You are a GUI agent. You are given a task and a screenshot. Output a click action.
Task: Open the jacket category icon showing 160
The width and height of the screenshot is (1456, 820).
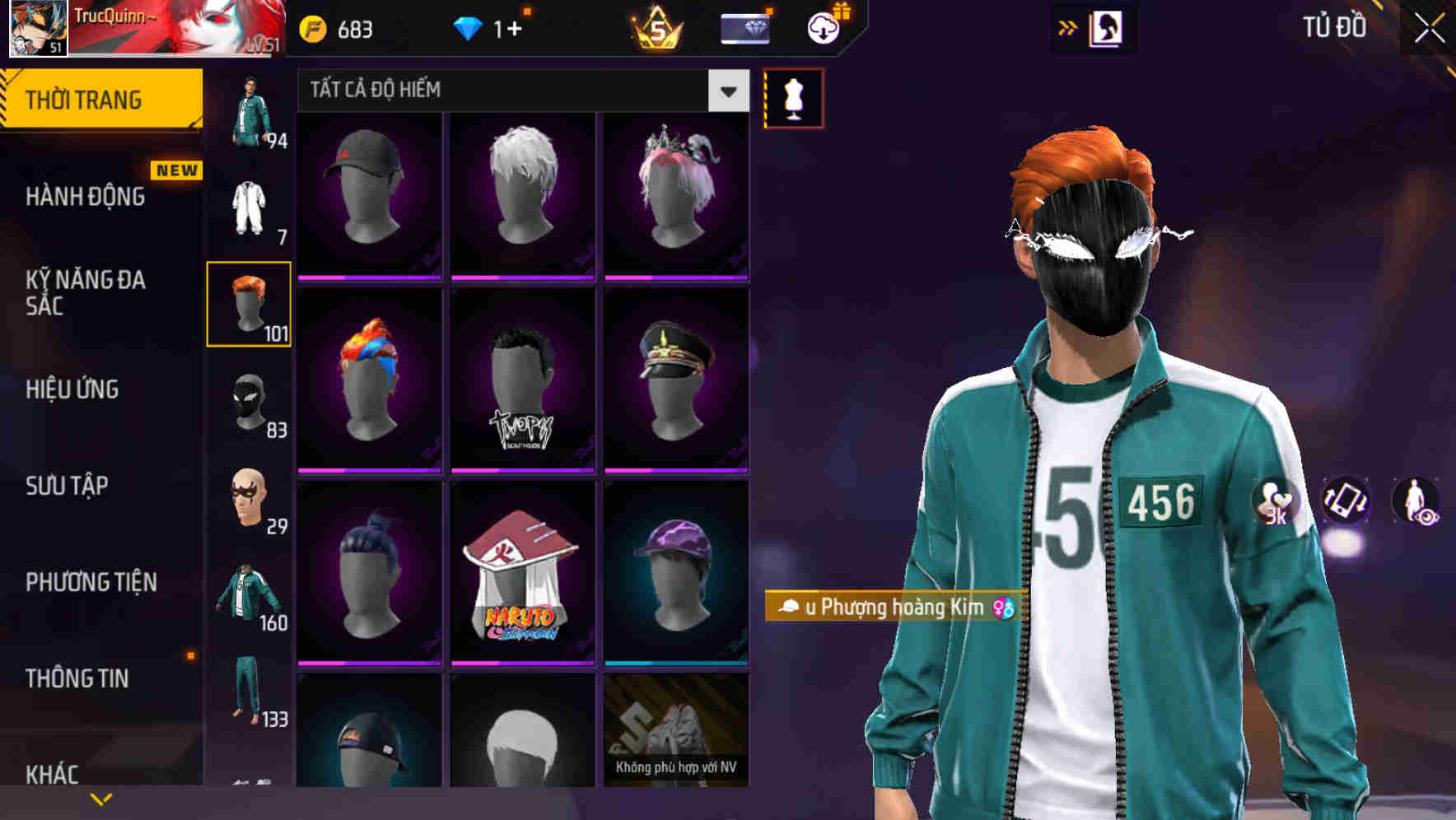click(249, 595)
